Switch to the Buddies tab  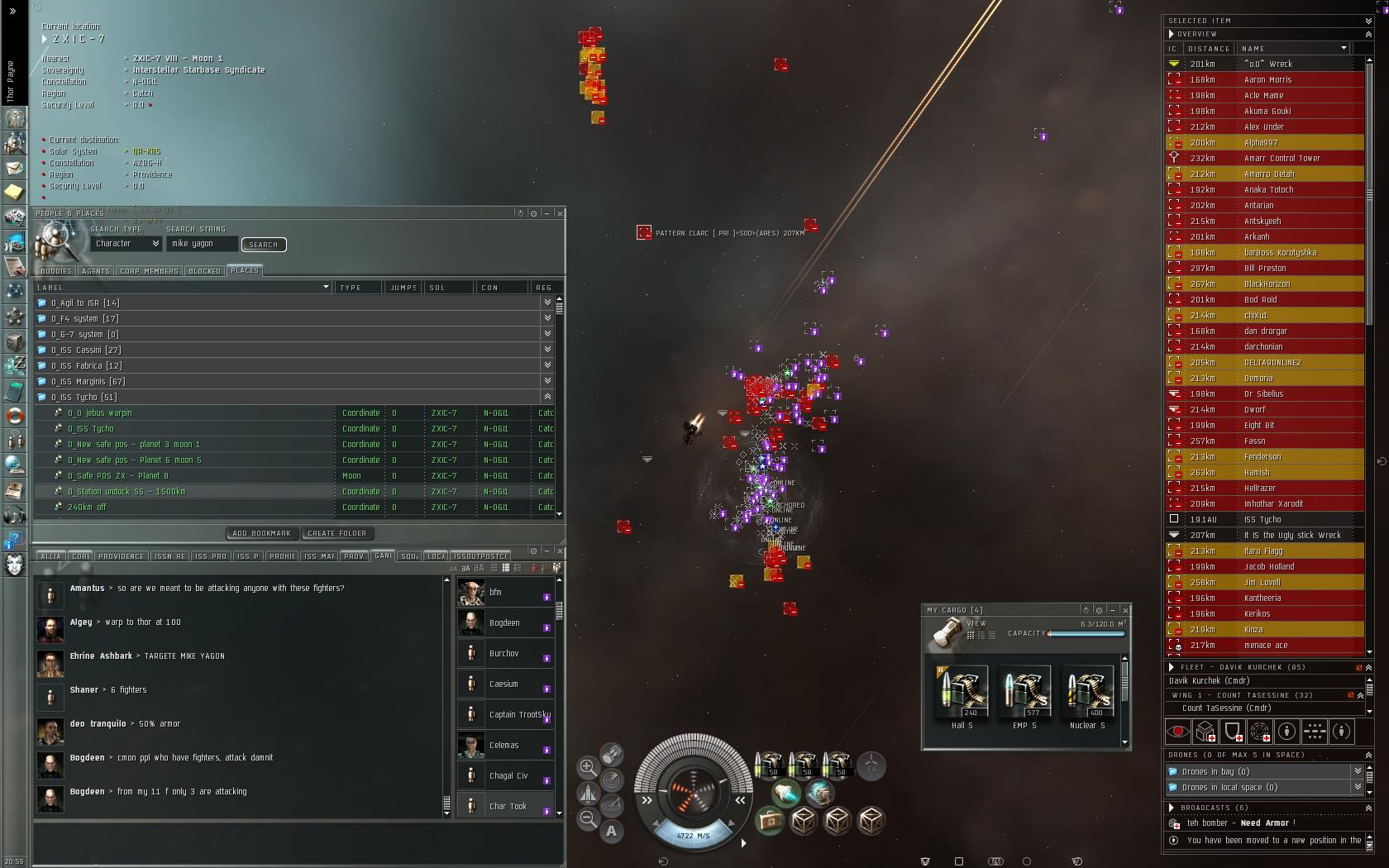(56, 271)
